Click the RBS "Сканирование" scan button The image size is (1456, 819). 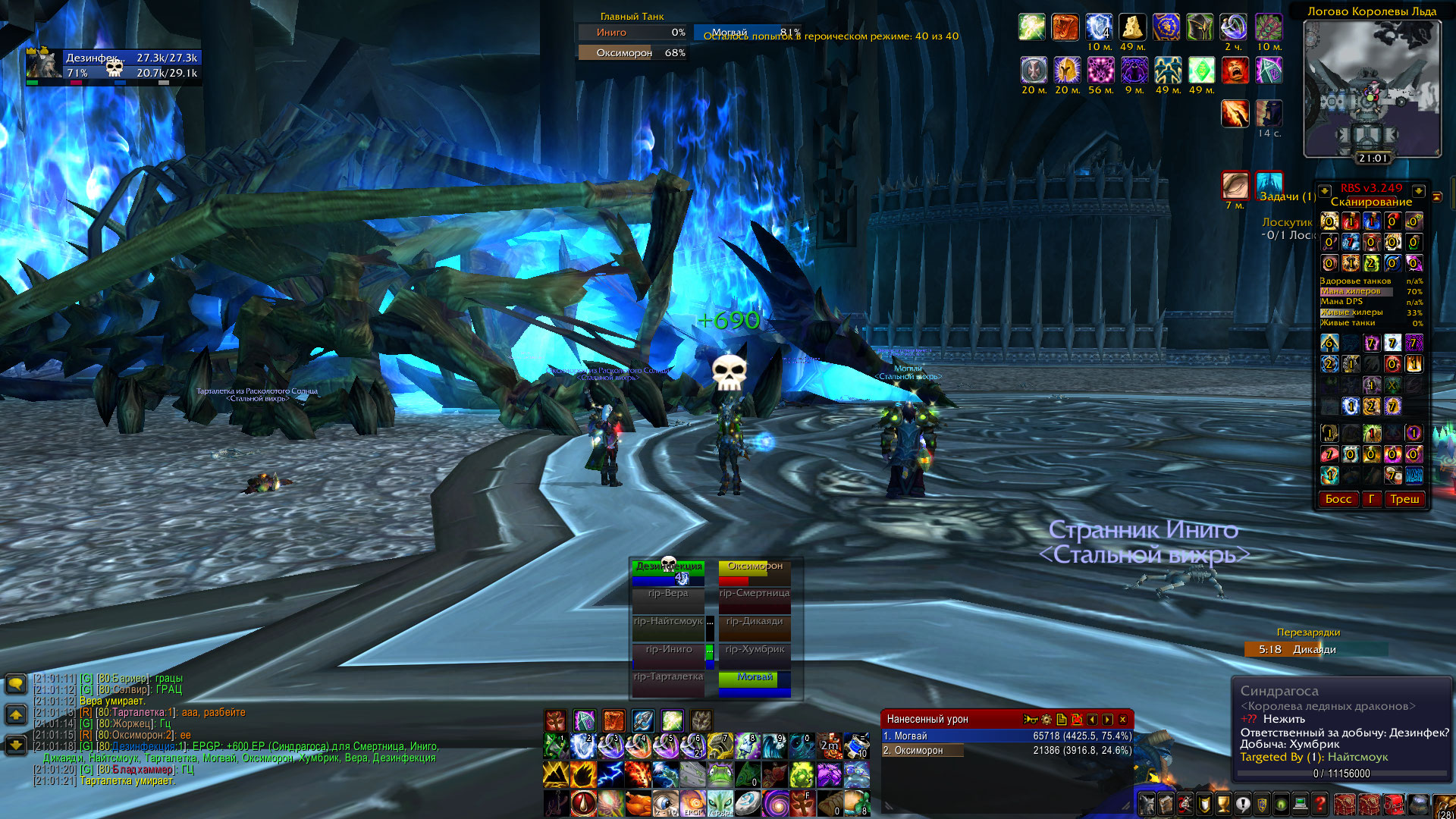click(1371, 202)
